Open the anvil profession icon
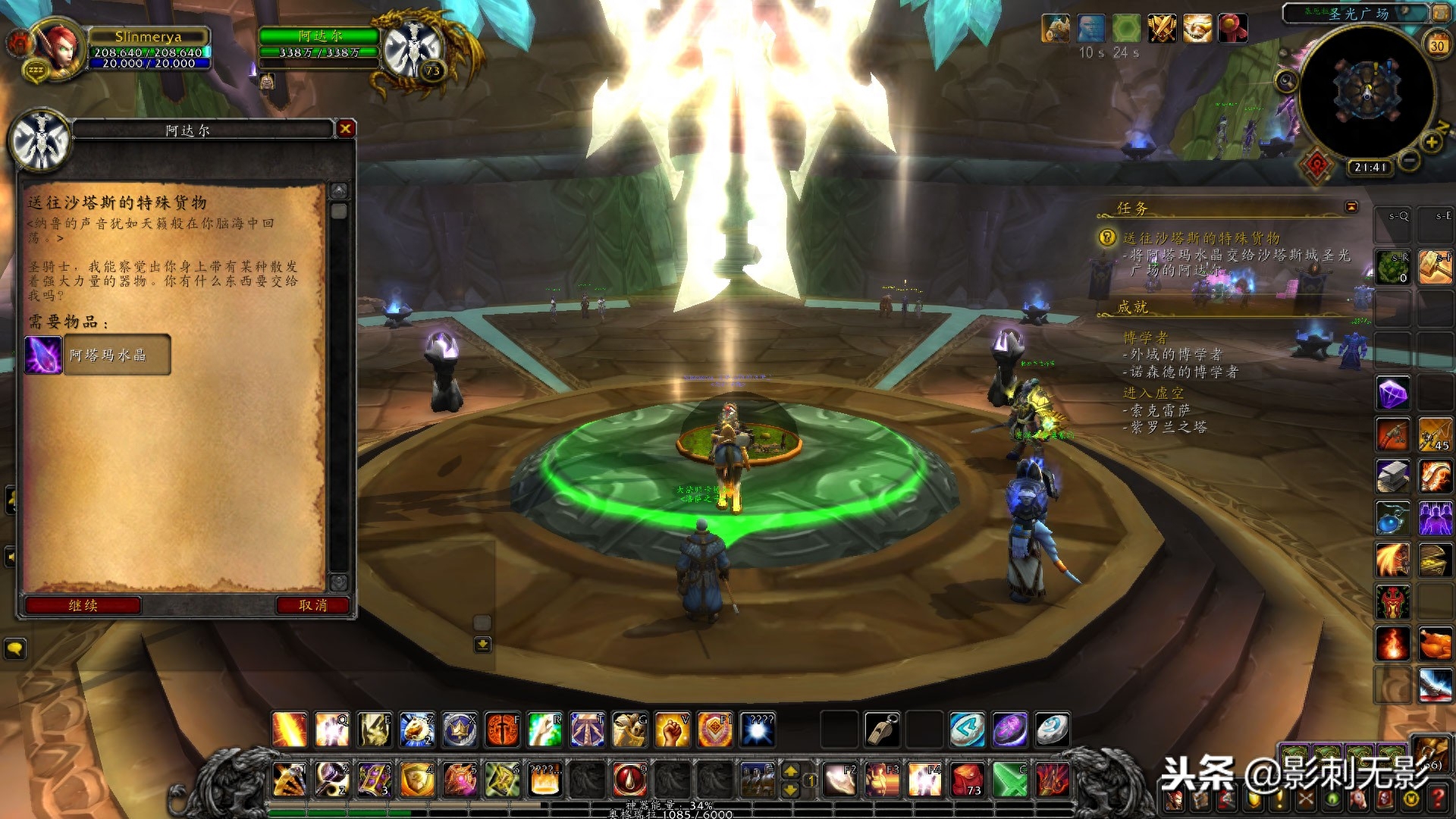The height and width of the screenshot is (819, 1456). (x=1393, y=477)
